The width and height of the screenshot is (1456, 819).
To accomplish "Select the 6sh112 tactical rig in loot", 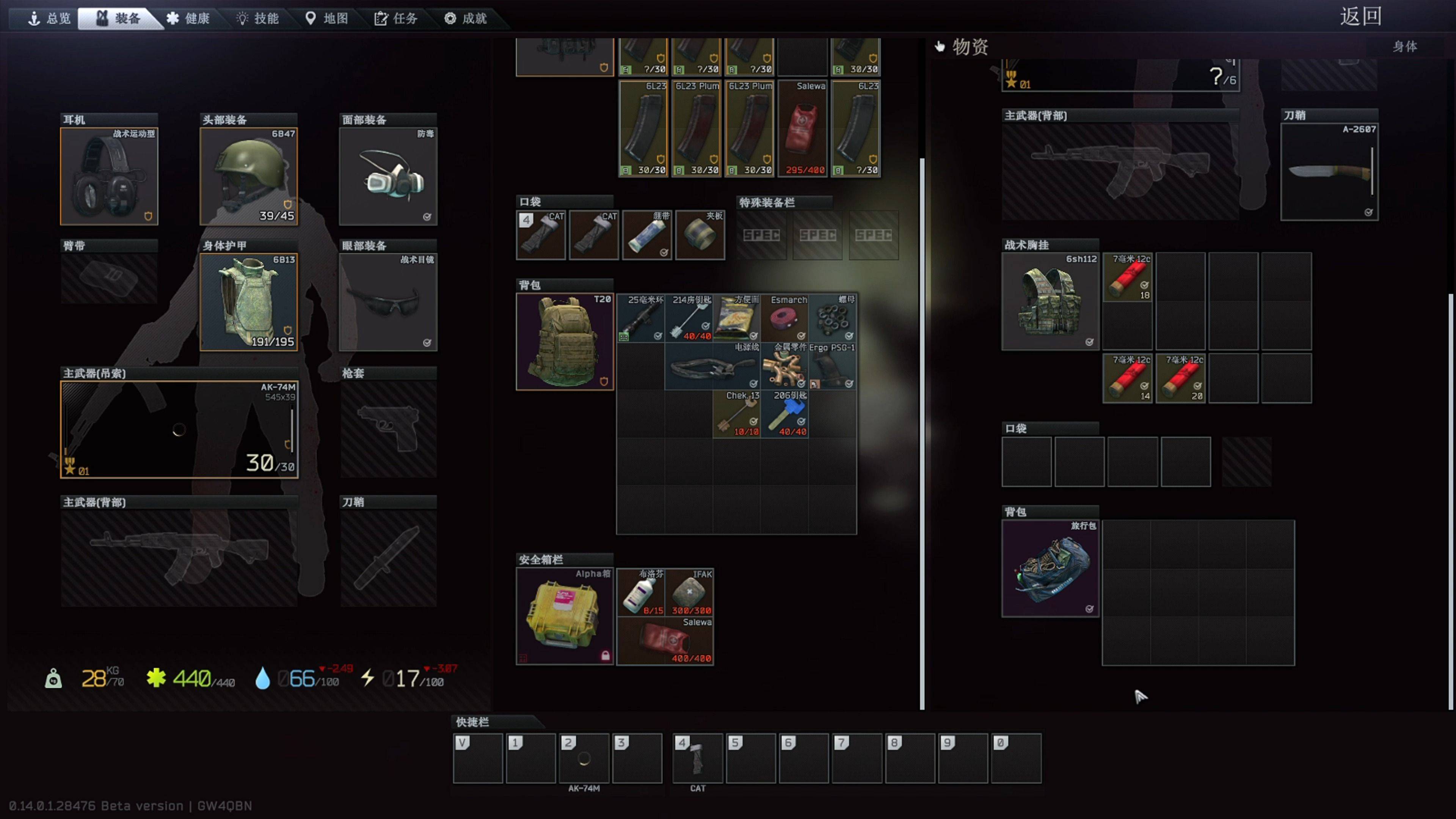I will pos(1050,302).
